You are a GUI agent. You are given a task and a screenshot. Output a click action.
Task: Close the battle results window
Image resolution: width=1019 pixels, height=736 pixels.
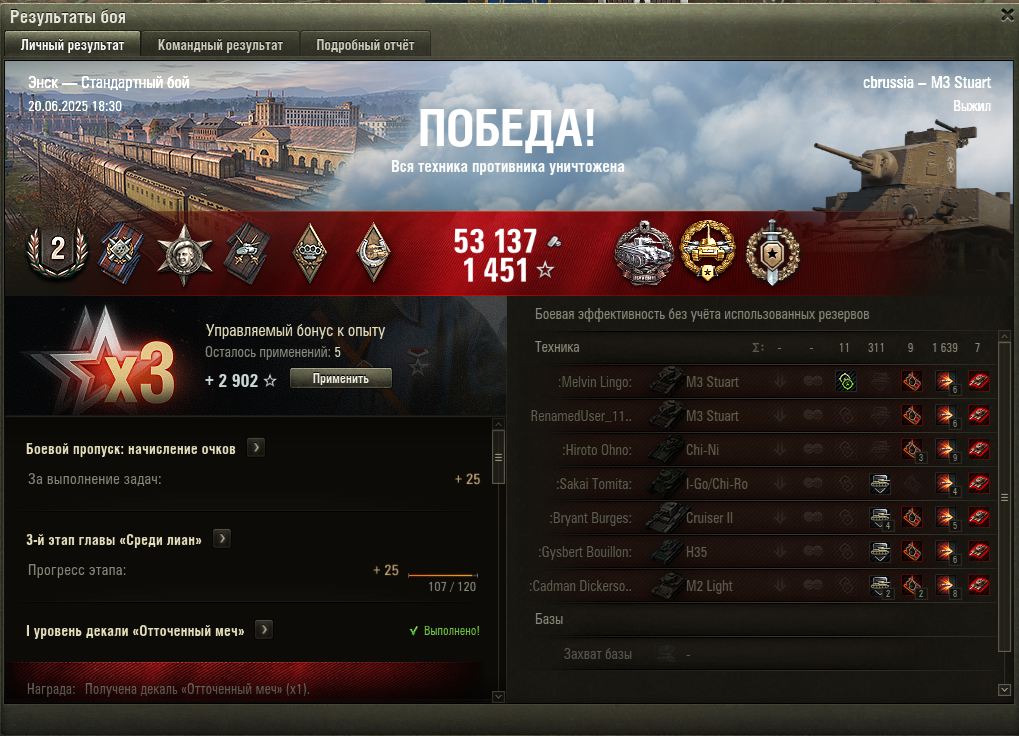1006,15
